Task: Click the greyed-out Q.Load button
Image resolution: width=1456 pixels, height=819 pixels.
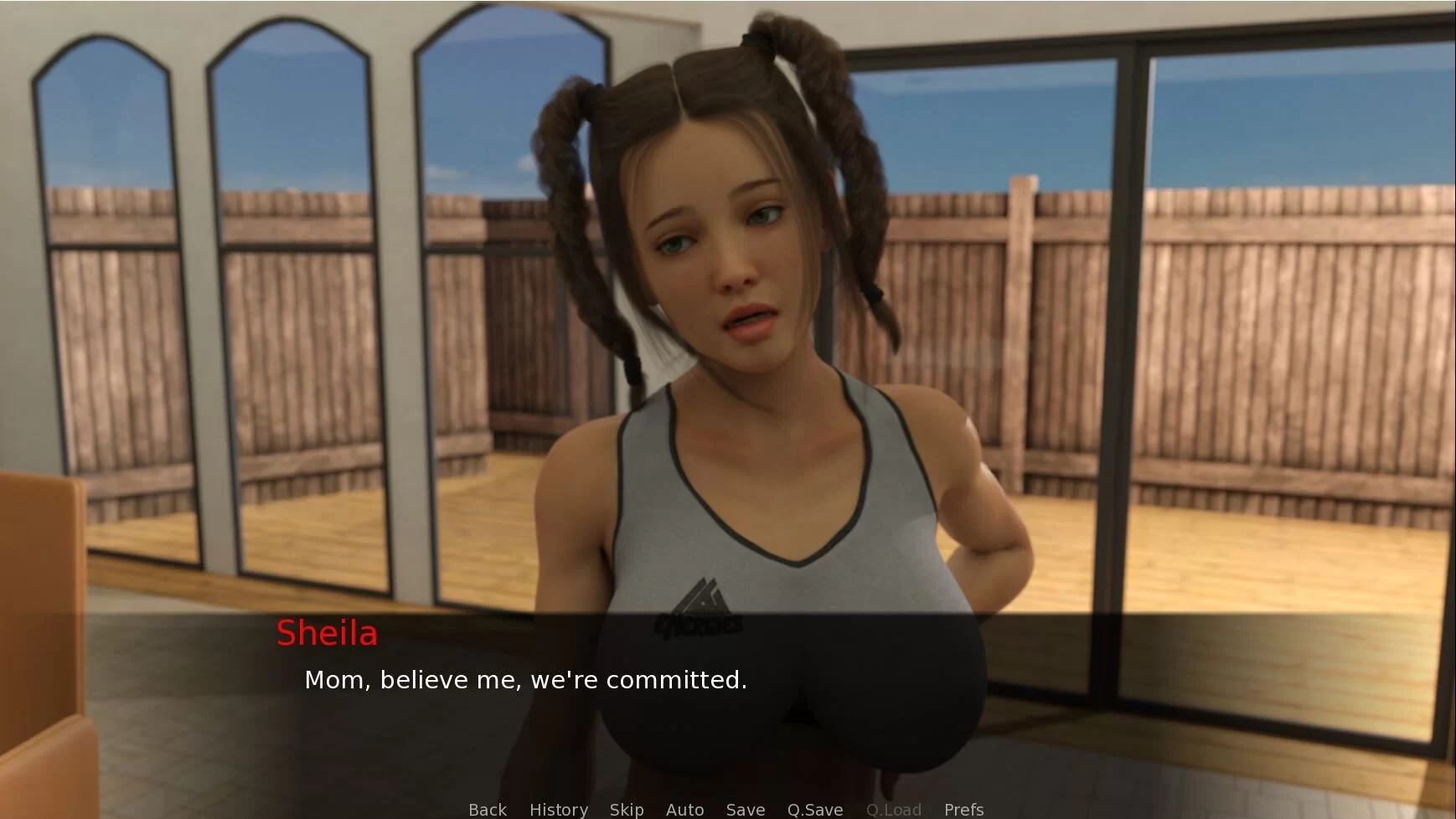Action: [x=893, y=810]
